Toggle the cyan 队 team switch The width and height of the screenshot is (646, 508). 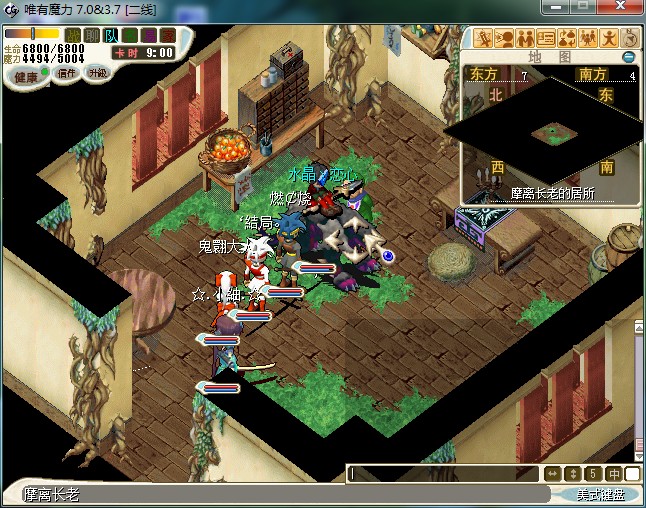pos(110,36)
